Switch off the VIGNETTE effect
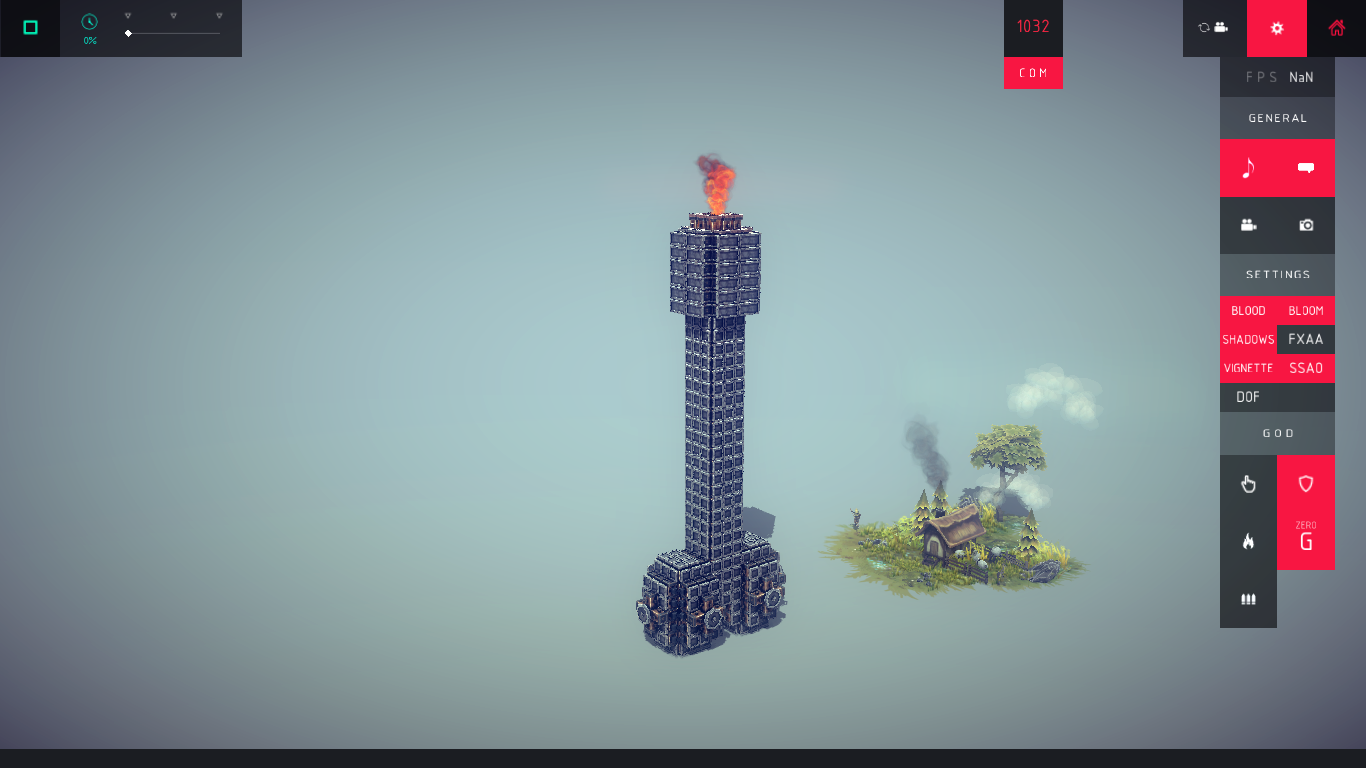The width and height of the screenshot is (1366, 768). tap(1248, 368)
